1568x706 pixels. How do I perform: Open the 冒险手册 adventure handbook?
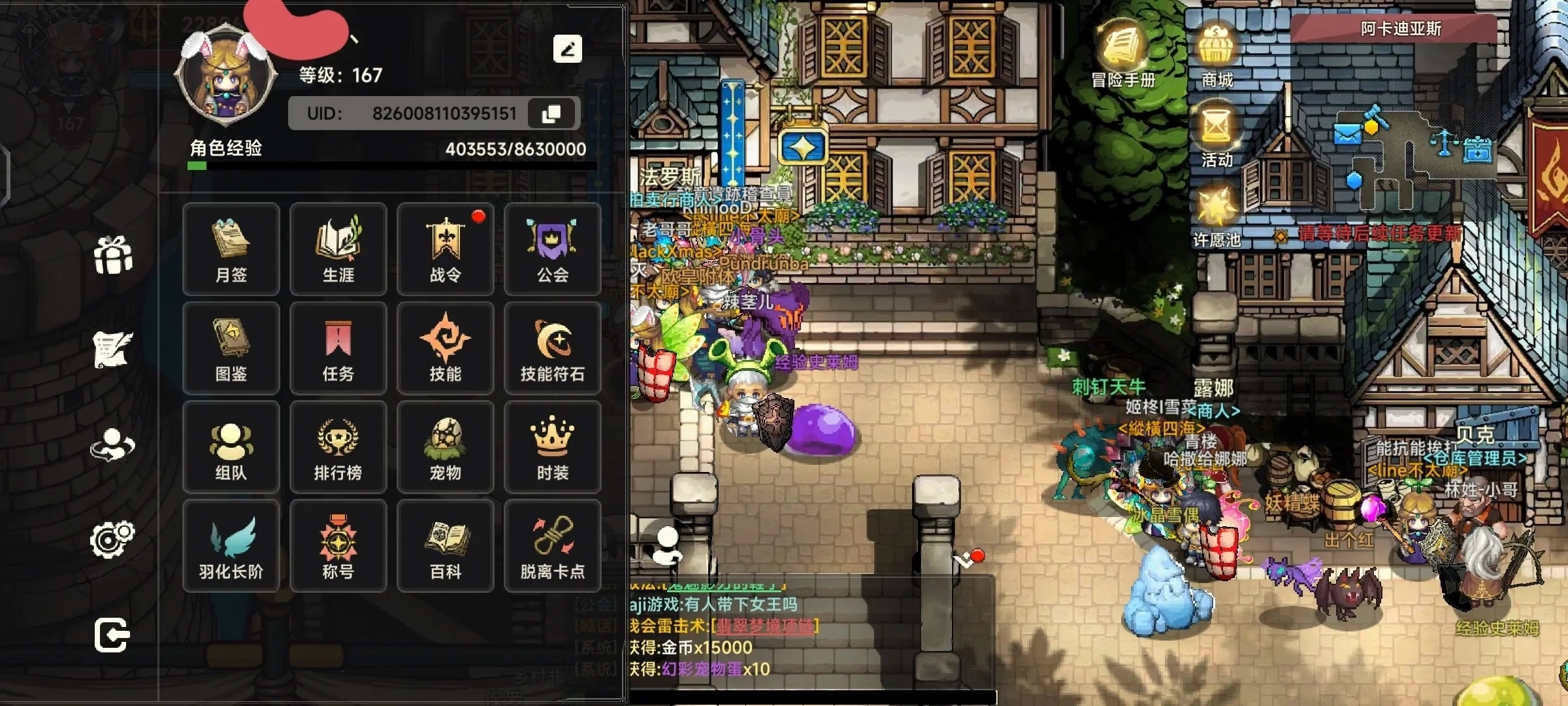click(x=1122, y=54)
